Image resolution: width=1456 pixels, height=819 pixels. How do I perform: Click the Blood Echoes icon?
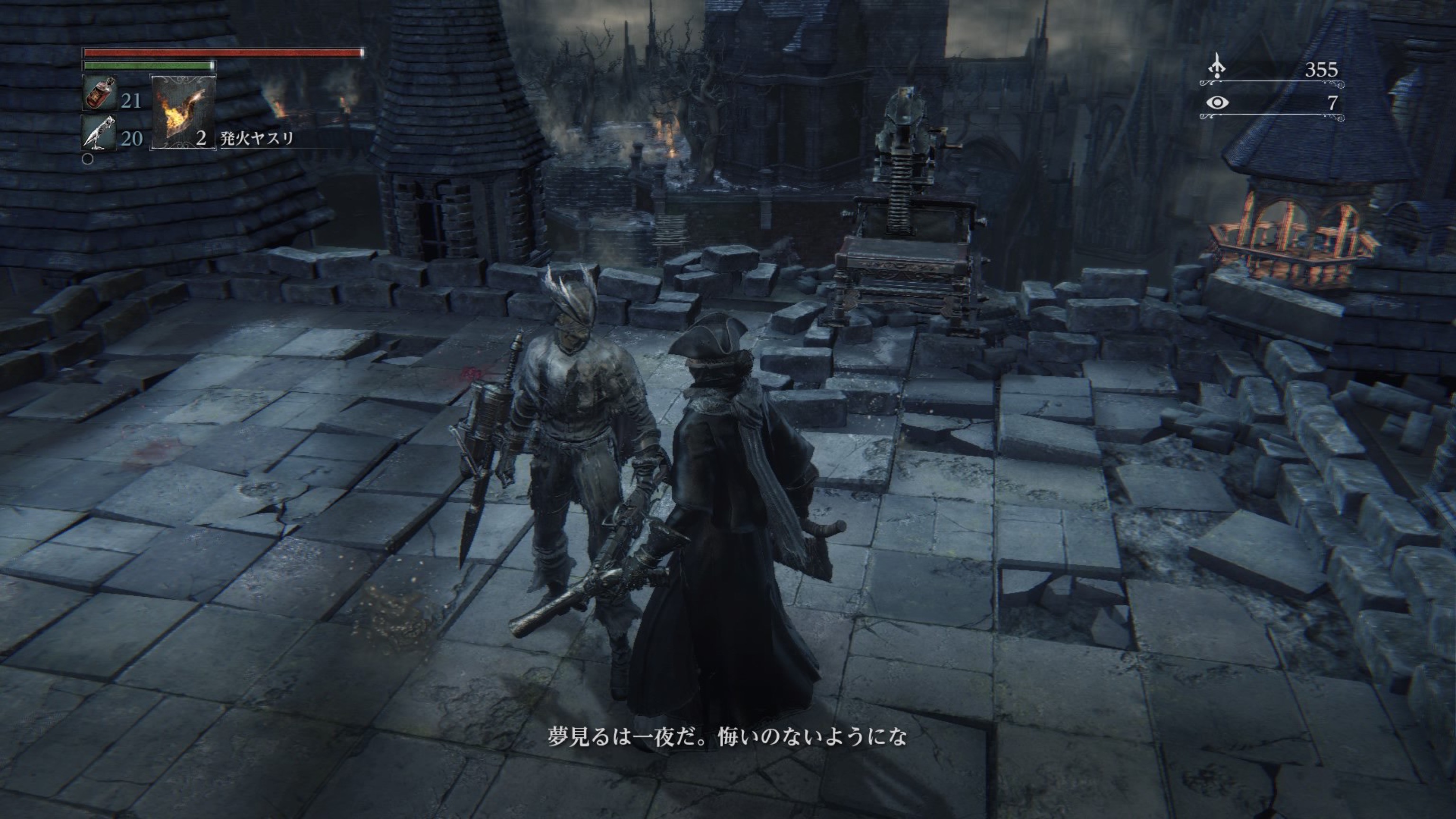tap(1217, 67)
